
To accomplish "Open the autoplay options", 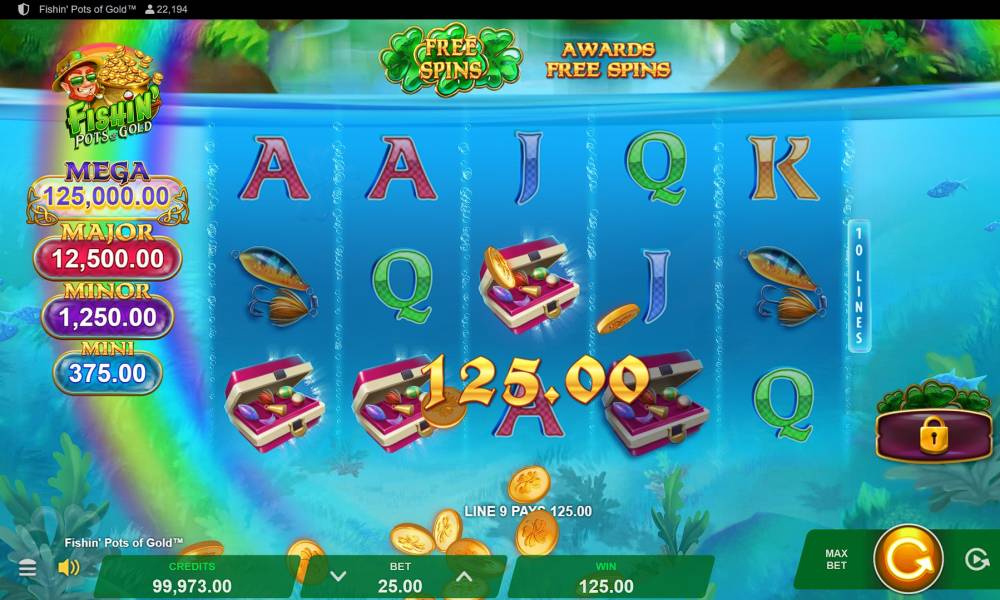I will click(977, 559).
